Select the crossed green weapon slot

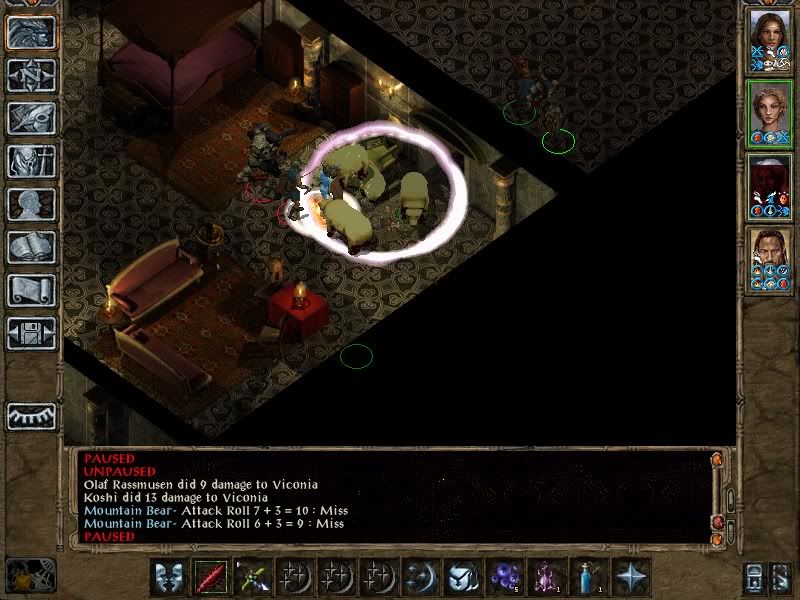click(251, 577)
